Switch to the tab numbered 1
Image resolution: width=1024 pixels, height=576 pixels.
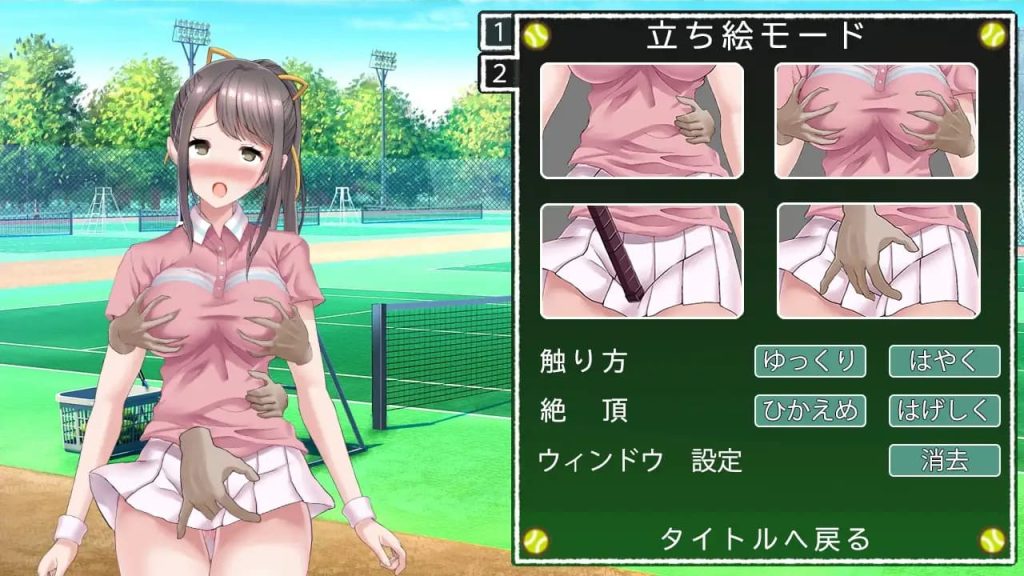498,34
